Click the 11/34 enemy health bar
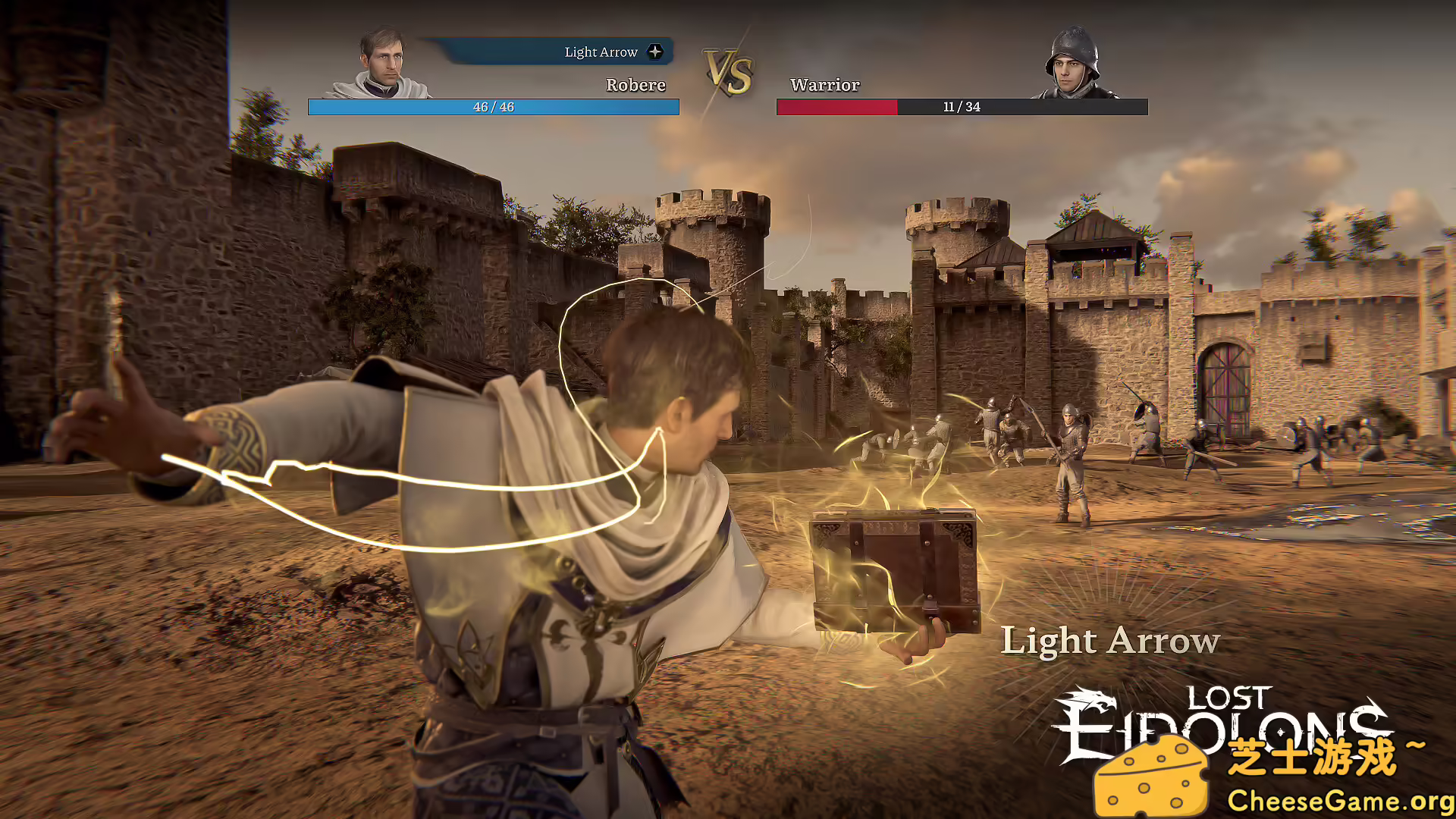The height and width of the screenshot is (819, 1456). pyautogui.click(x=959, y=107)
